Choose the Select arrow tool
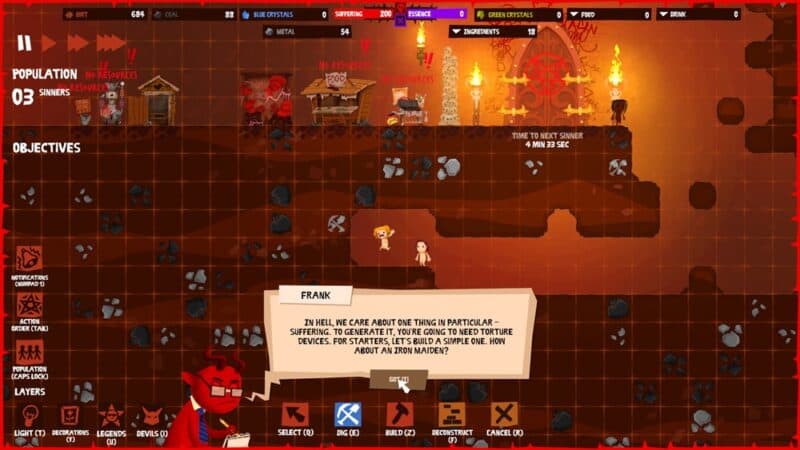Screen dimensions: 800x450 [295, 415]
